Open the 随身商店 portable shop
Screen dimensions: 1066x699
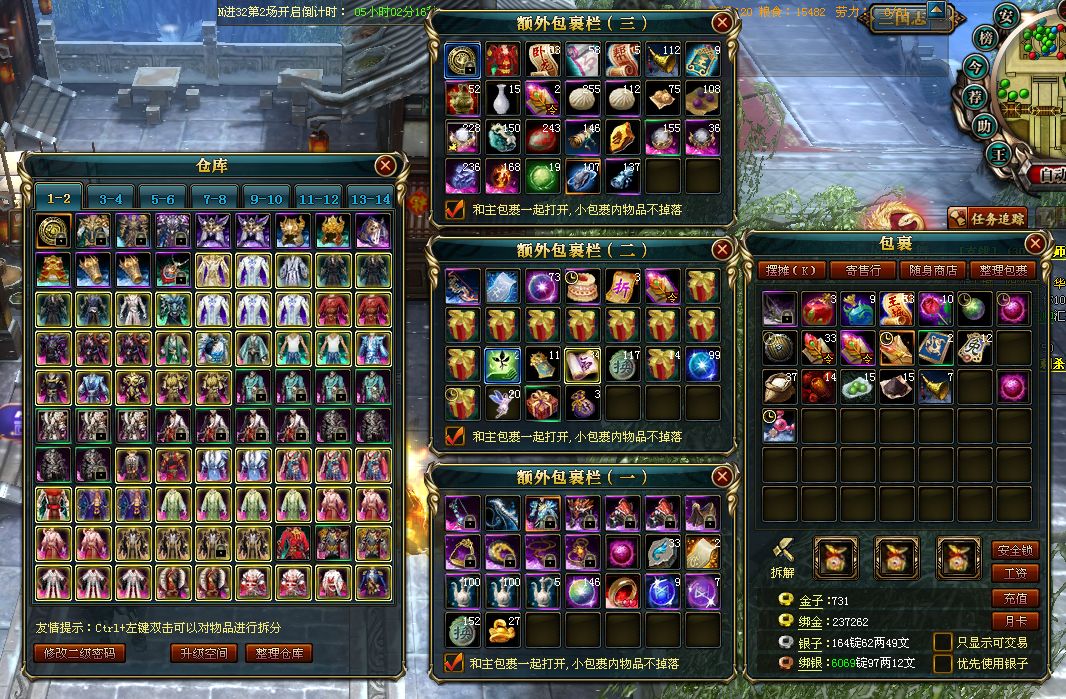click(931, 269)
